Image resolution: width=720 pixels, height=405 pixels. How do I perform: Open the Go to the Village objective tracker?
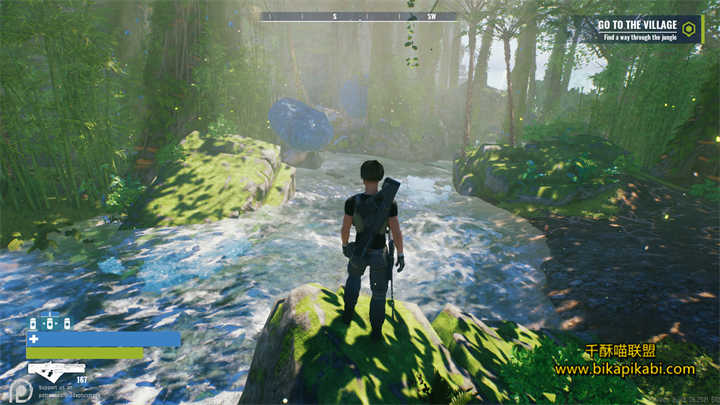point(642,29)
